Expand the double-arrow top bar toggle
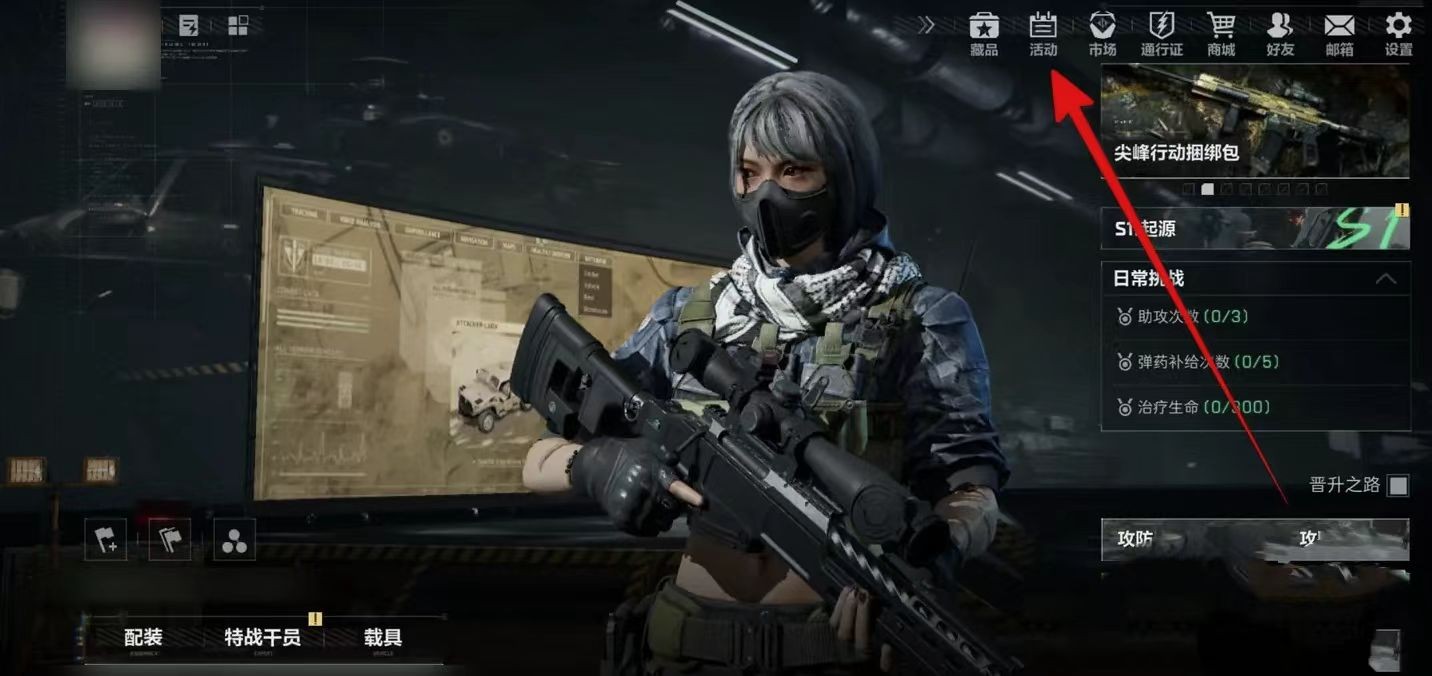The width and height of the screenshot is (1432, 676). tap(927, 25)
